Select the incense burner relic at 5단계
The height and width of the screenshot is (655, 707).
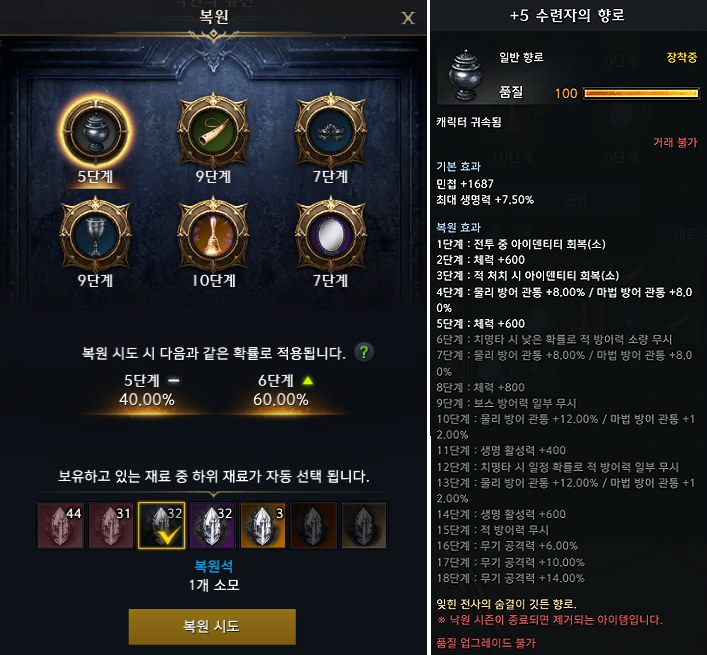coord(96,126)
